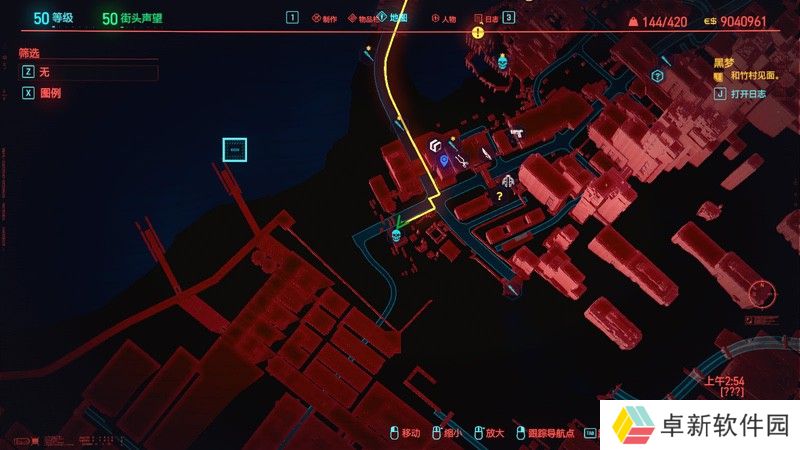Select the 黑梦 tracked quest entry

[724, 61]
